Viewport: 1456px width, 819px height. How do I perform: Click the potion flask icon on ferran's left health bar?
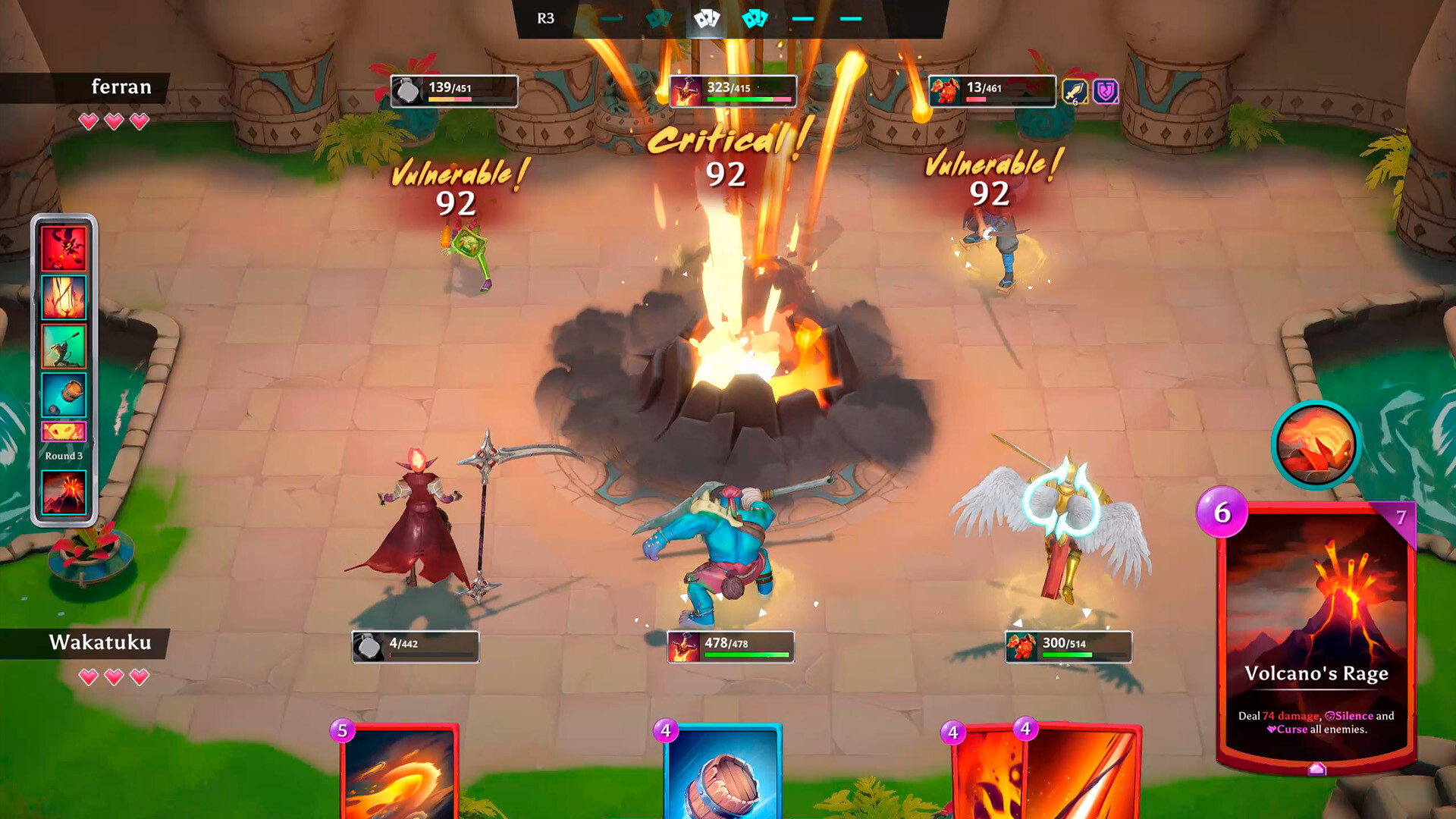[406, 89]
